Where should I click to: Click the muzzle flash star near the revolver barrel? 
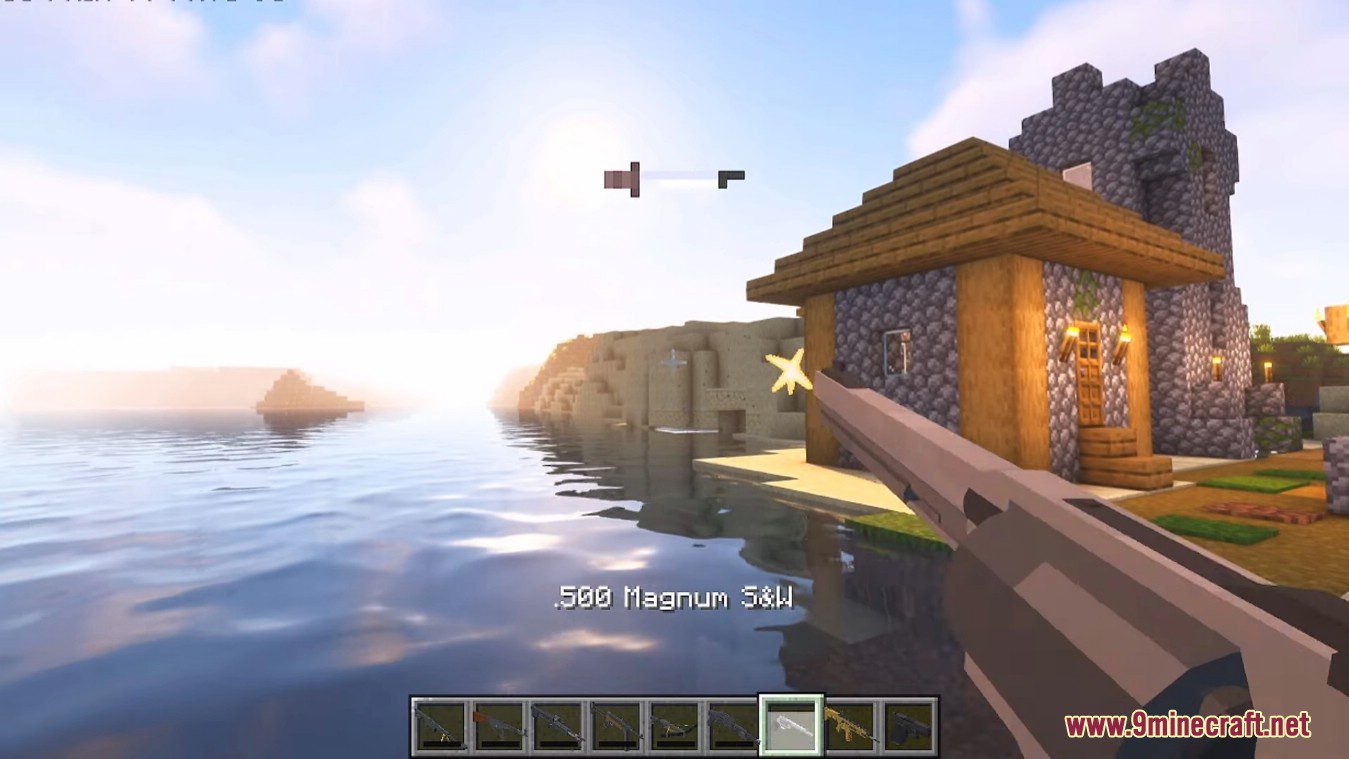click(789, 372)
